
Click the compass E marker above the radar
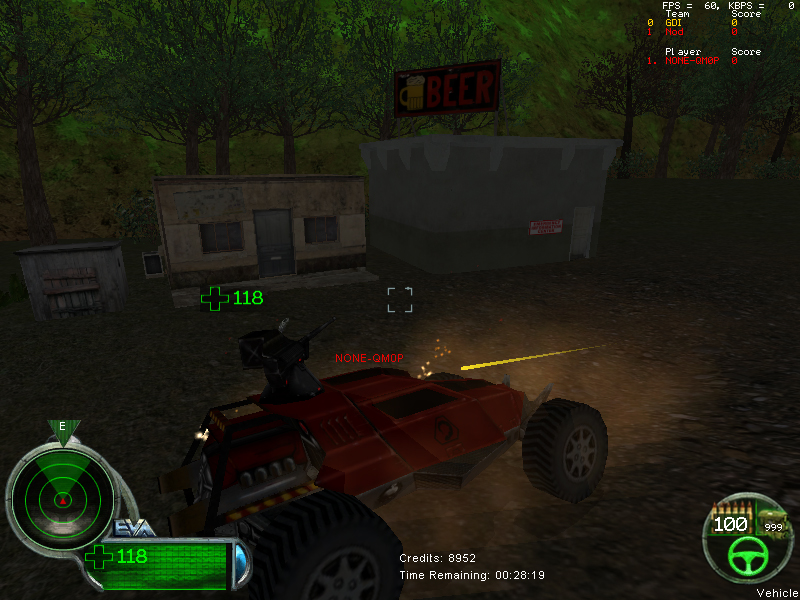tap(62, 427)
